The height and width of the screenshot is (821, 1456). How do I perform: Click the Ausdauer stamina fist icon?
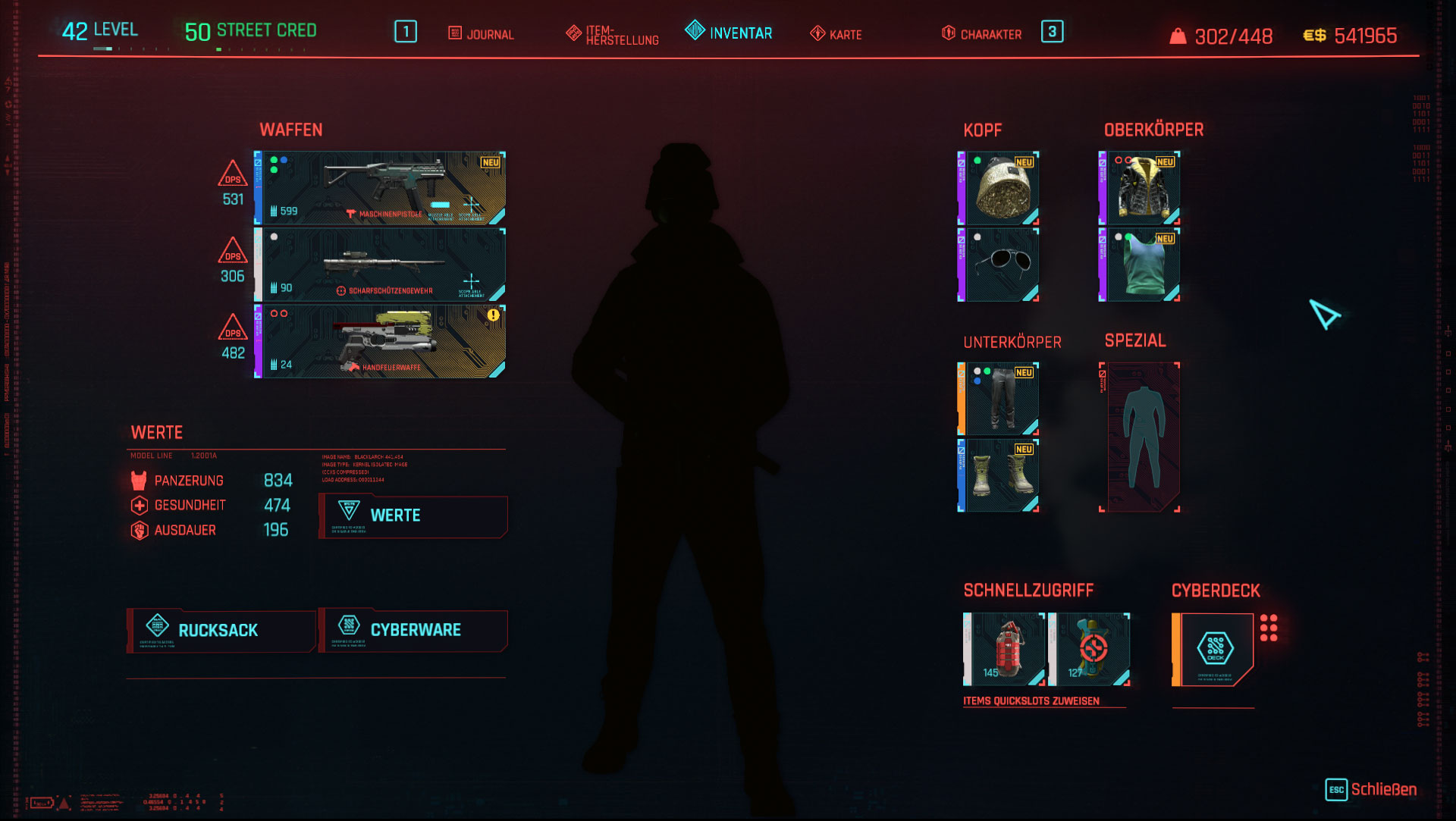pyautogui.click(x=138, y=531)
